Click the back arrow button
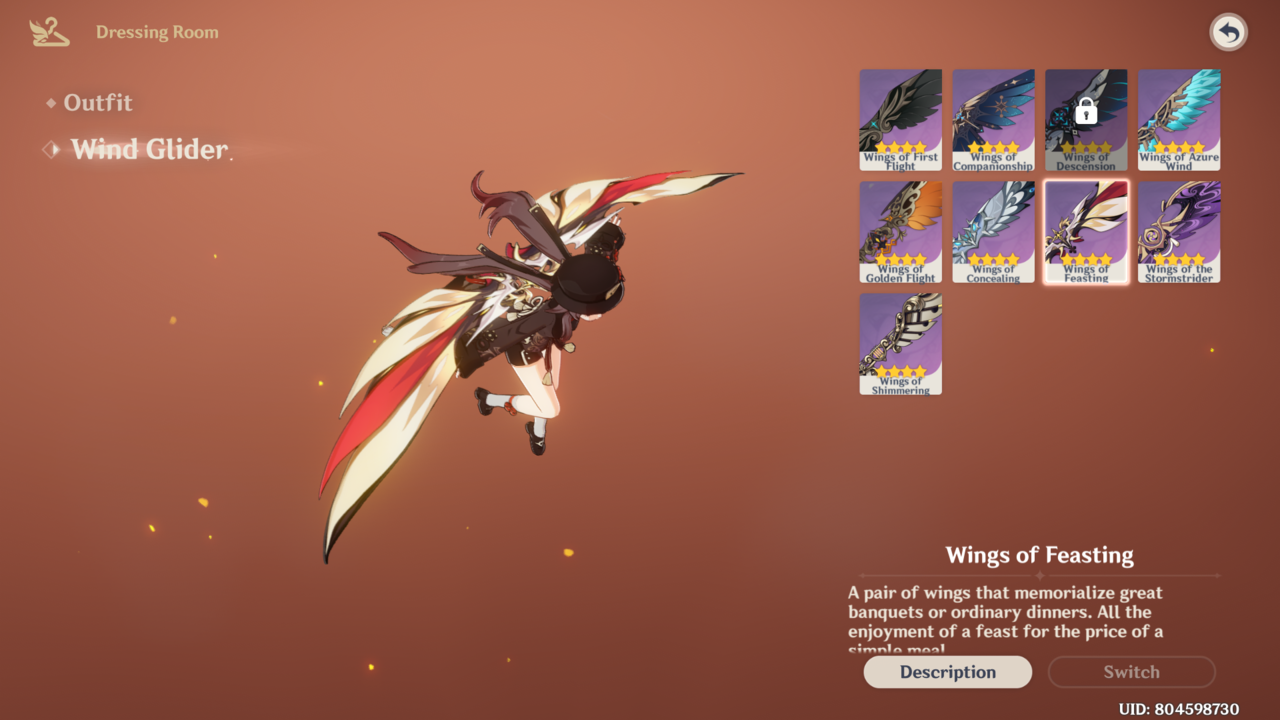 (1228, 33)
